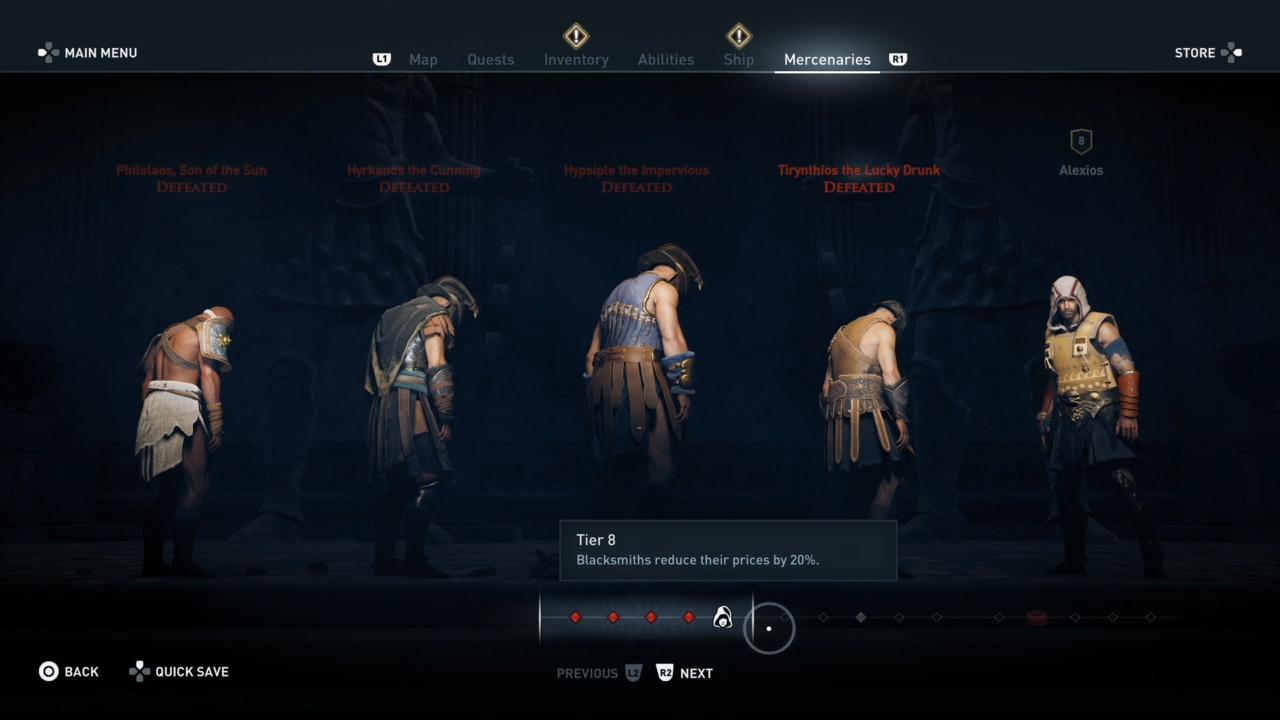Click the white hooded player marker on the tier track

point(722,618)
